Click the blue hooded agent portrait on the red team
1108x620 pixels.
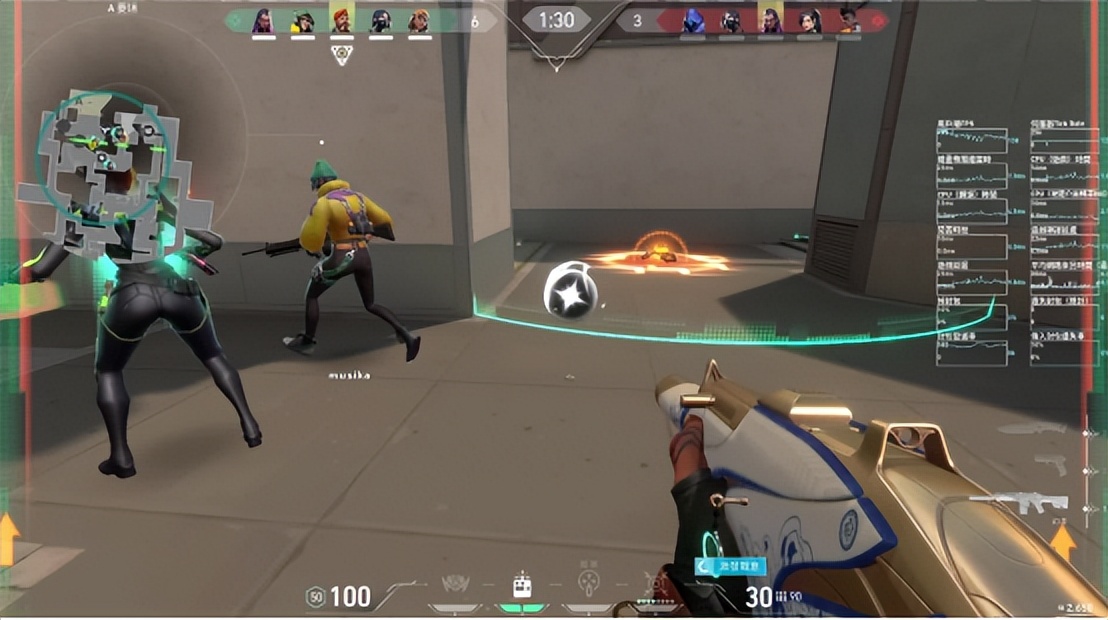pos(692,20)
